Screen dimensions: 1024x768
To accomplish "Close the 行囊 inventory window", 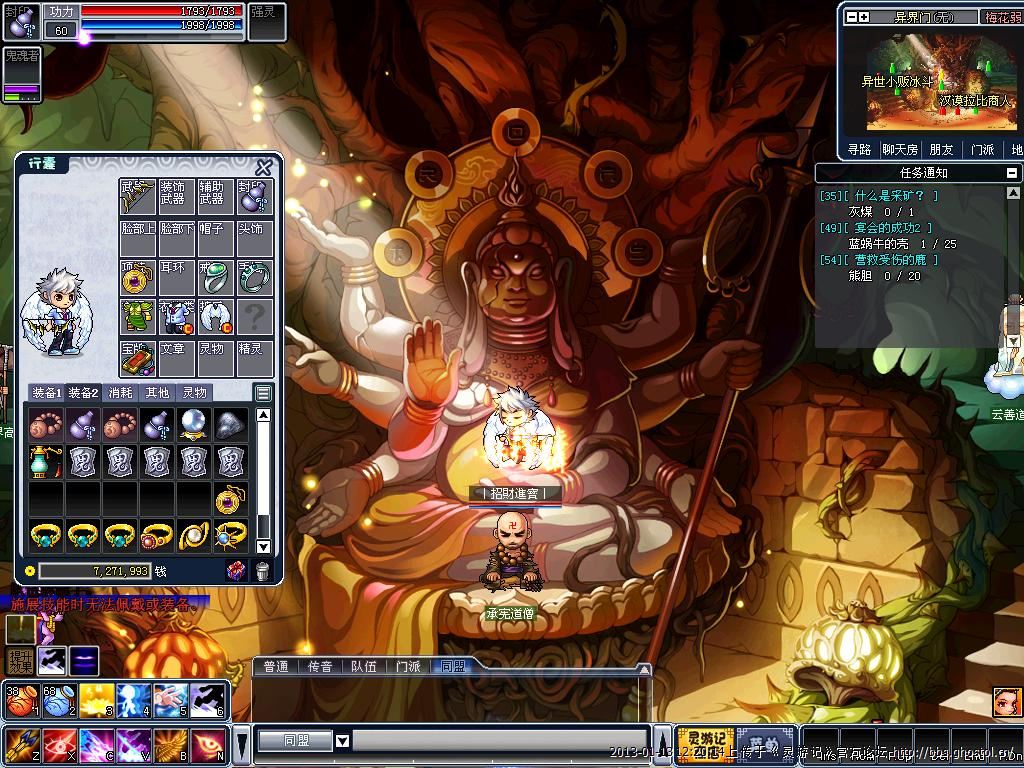I will [264, 167].
